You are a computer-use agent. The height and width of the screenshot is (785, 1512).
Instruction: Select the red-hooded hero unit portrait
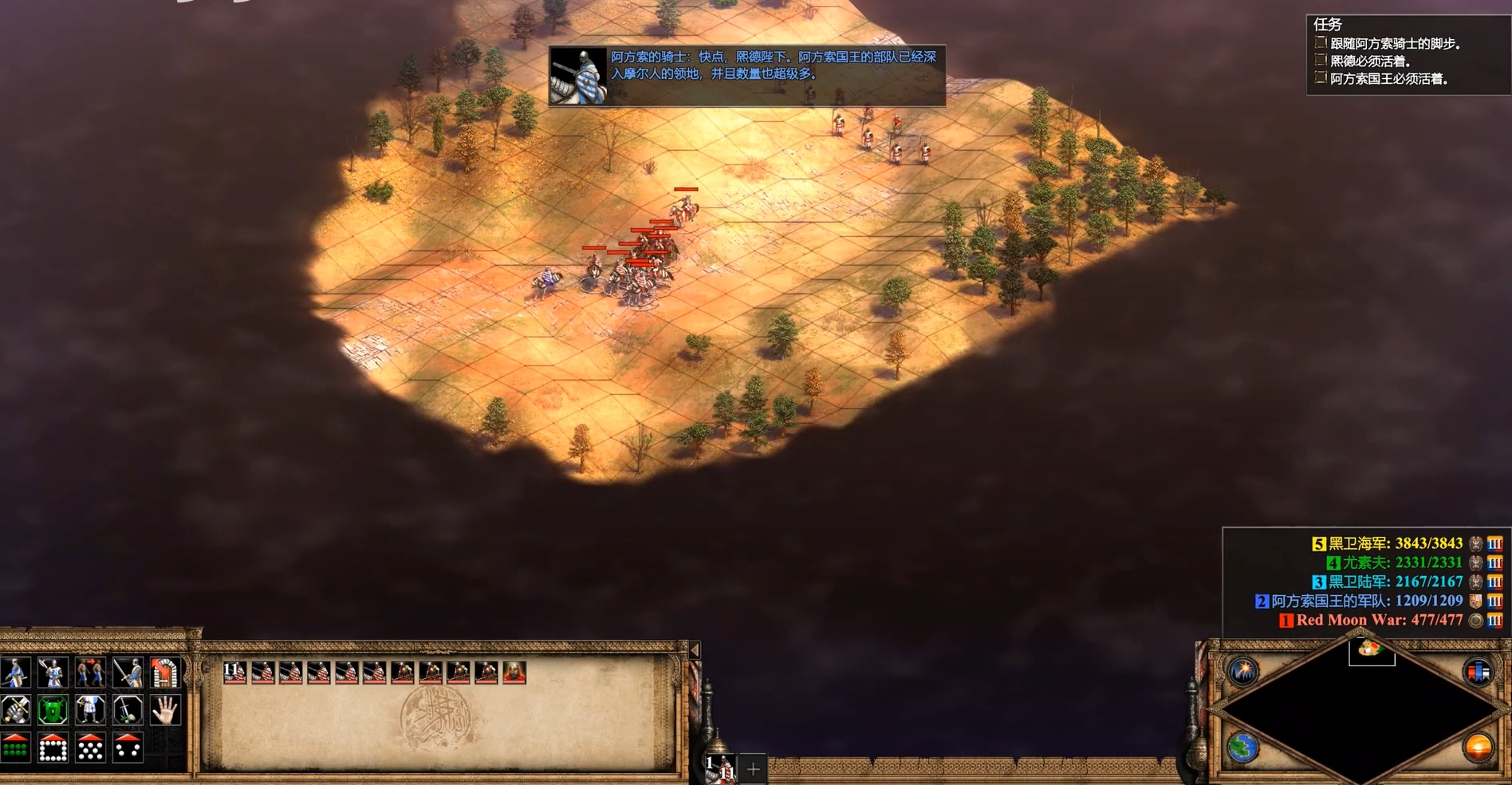pos(514,673)
